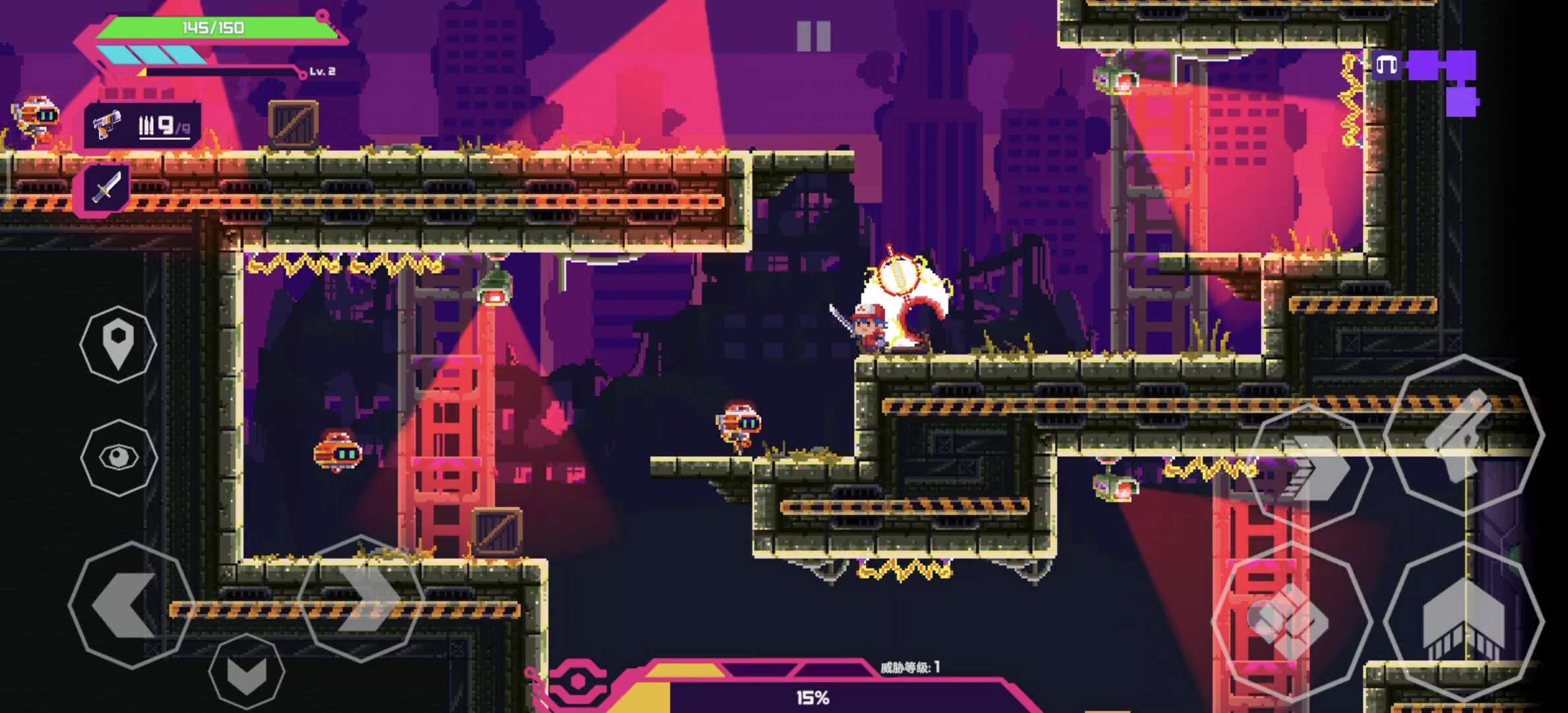Tap the diamond-icon action button
Image resolution: width=1568 pixels, height=713 pixels.
point(1291,621)
